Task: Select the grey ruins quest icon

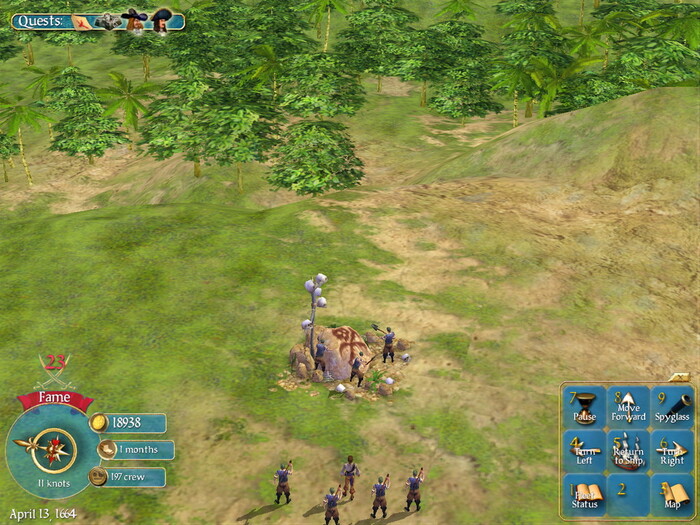Action: pos(108,20)
